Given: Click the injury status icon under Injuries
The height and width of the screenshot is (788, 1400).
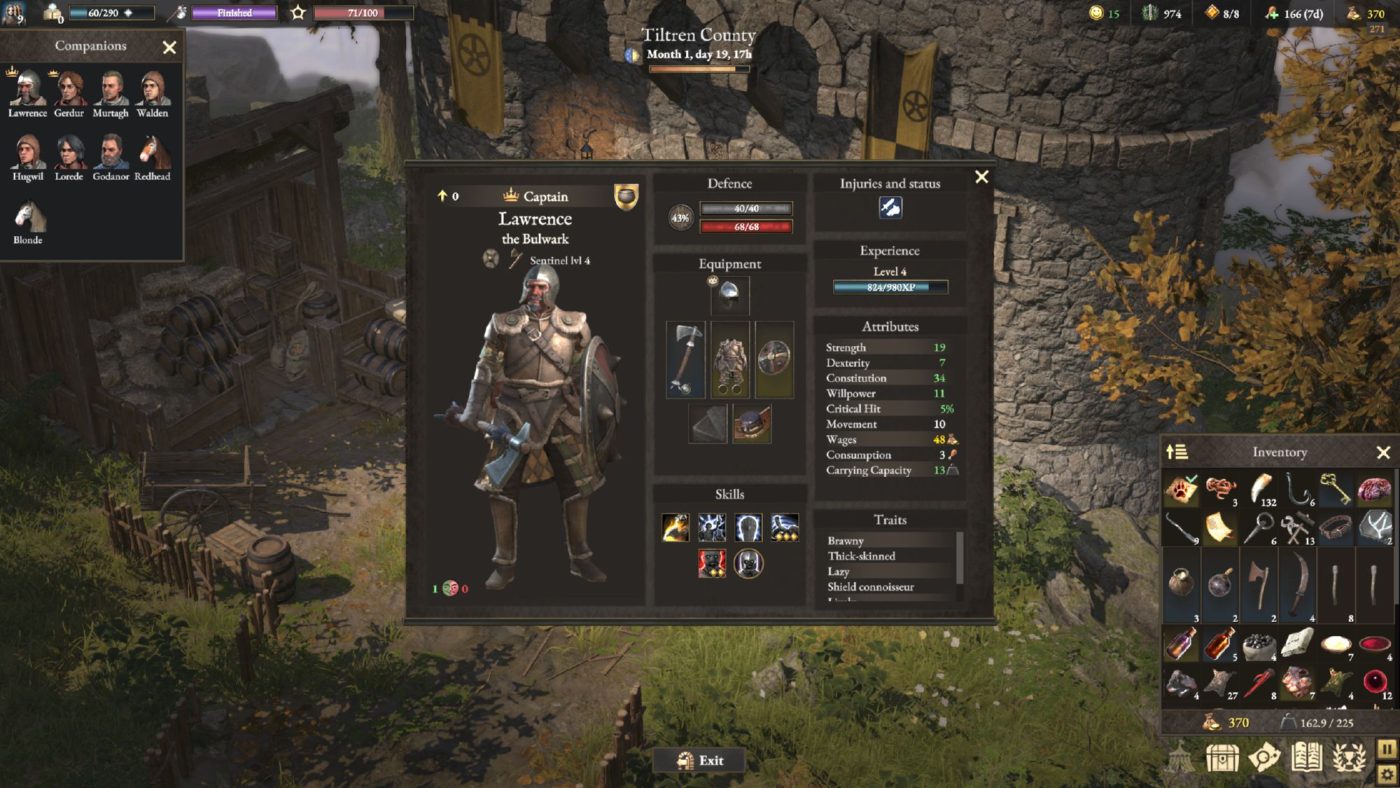Looking at the screenshot, I should (x=890, y=208).
